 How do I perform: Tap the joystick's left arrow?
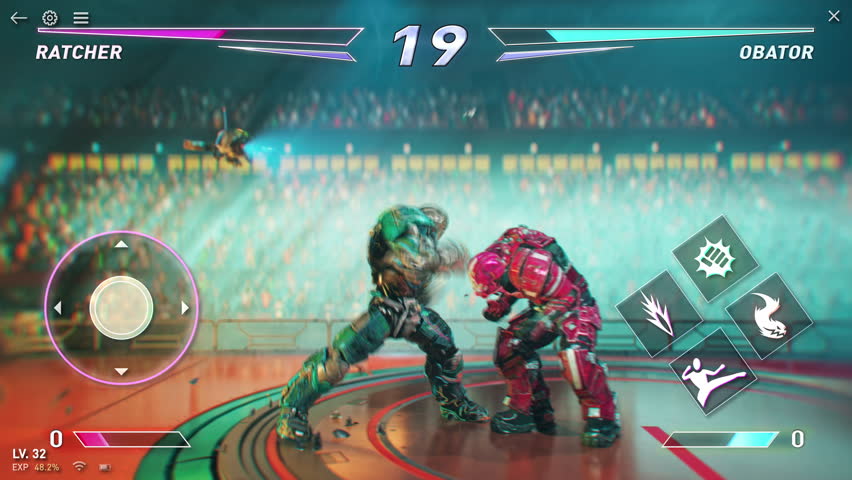tap(57, 308)
